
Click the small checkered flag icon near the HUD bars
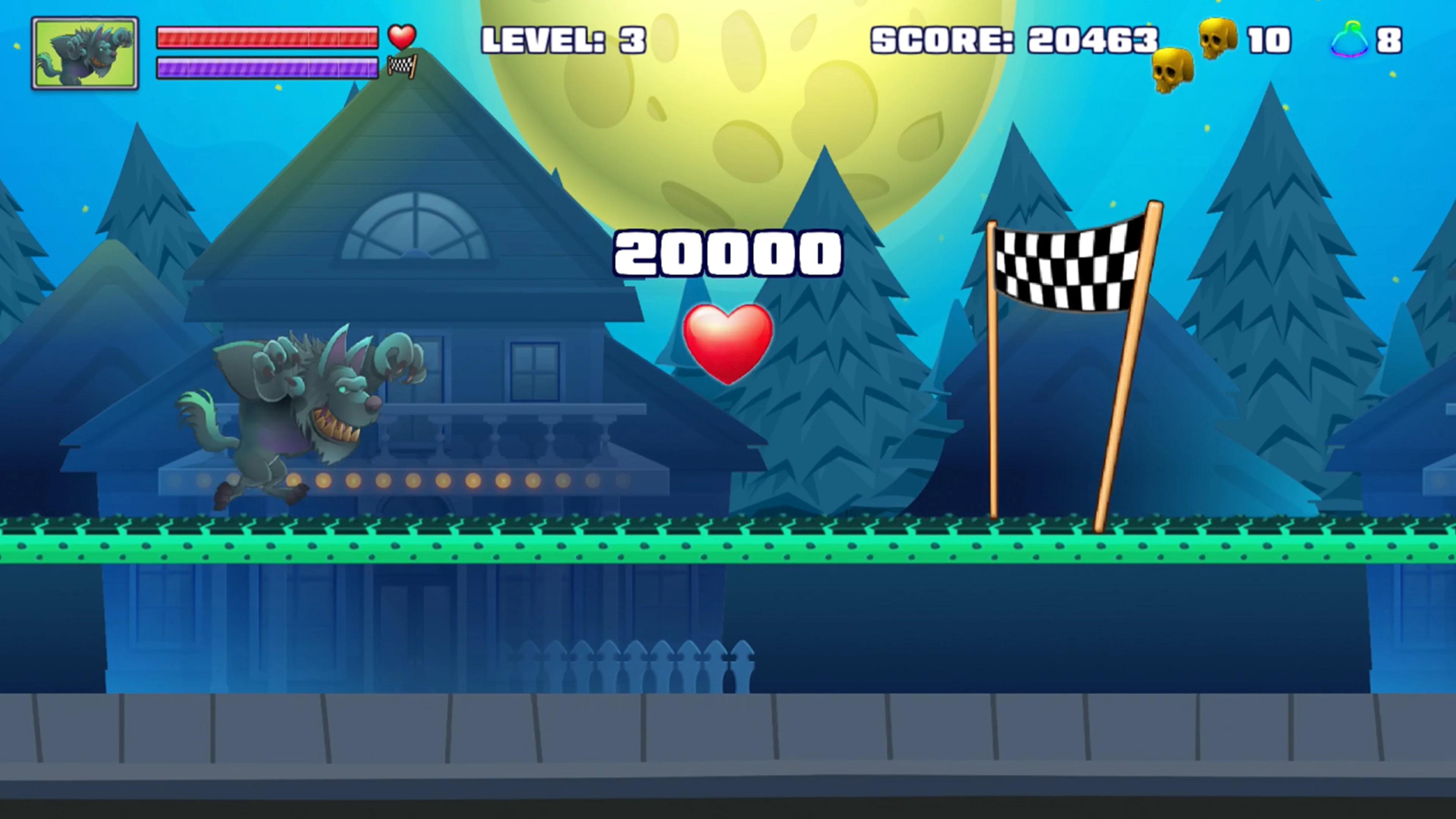click(x=402, y=67)
